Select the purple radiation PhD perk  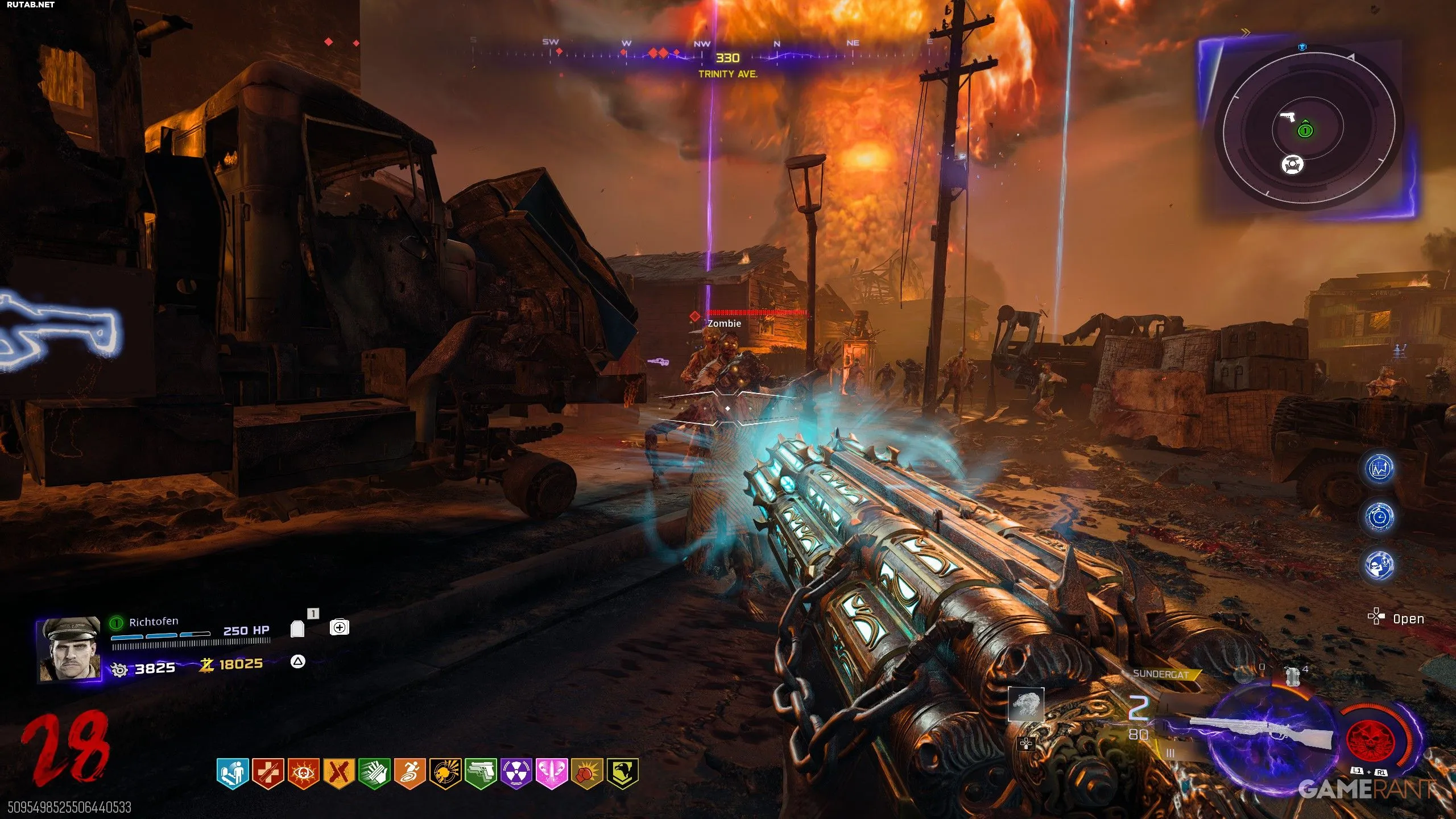(516, 773)
